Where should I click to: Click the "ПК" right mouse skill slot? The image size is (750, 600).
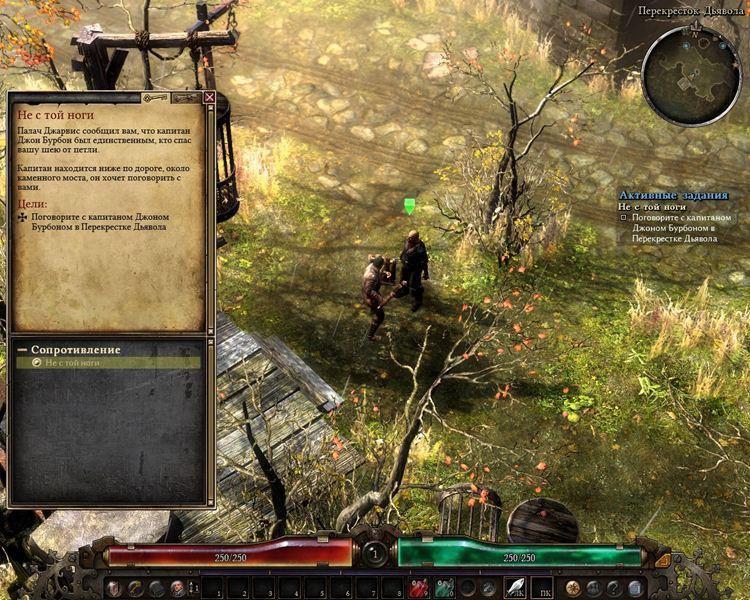click(541, 587)
